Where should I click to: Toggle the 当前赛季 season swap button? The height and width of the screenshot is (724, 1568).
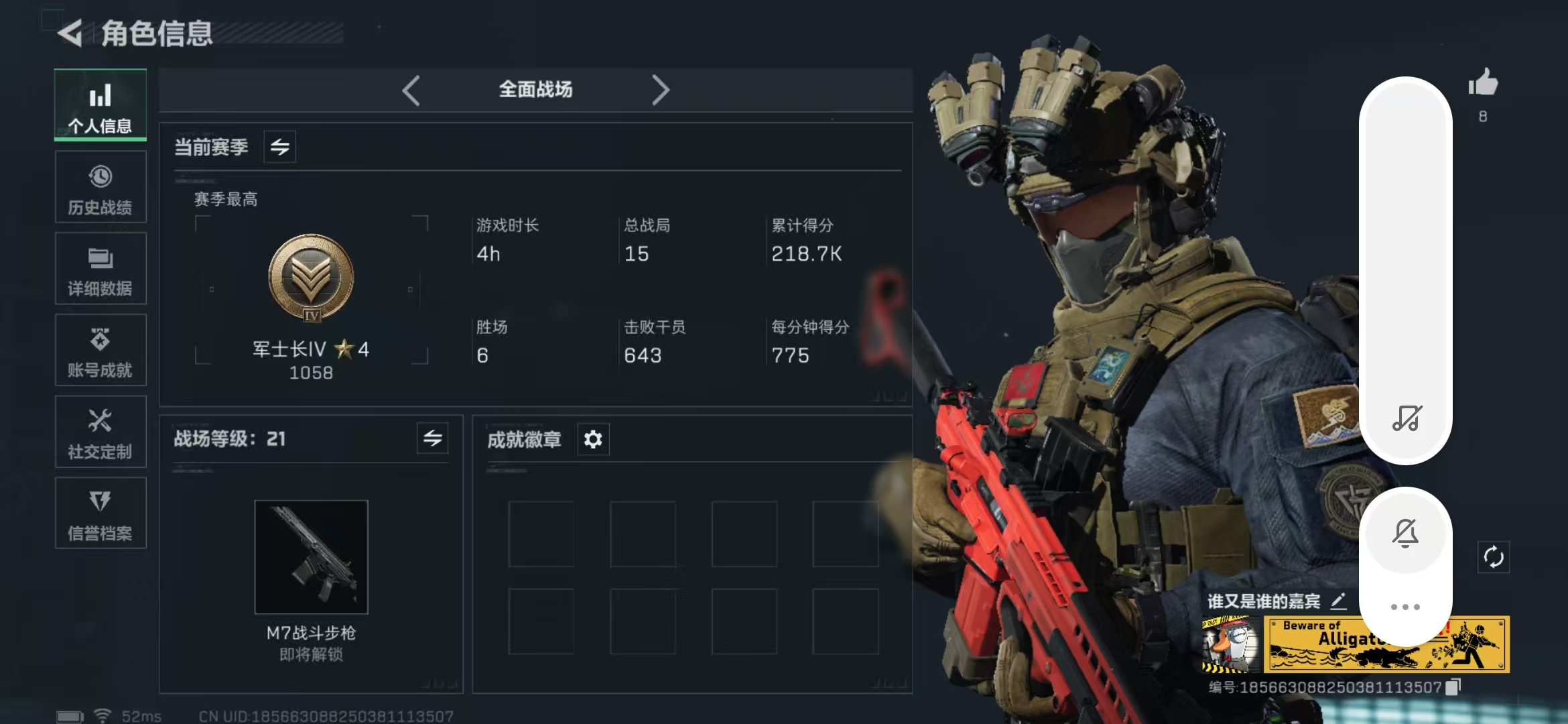(x=280, y=147)
